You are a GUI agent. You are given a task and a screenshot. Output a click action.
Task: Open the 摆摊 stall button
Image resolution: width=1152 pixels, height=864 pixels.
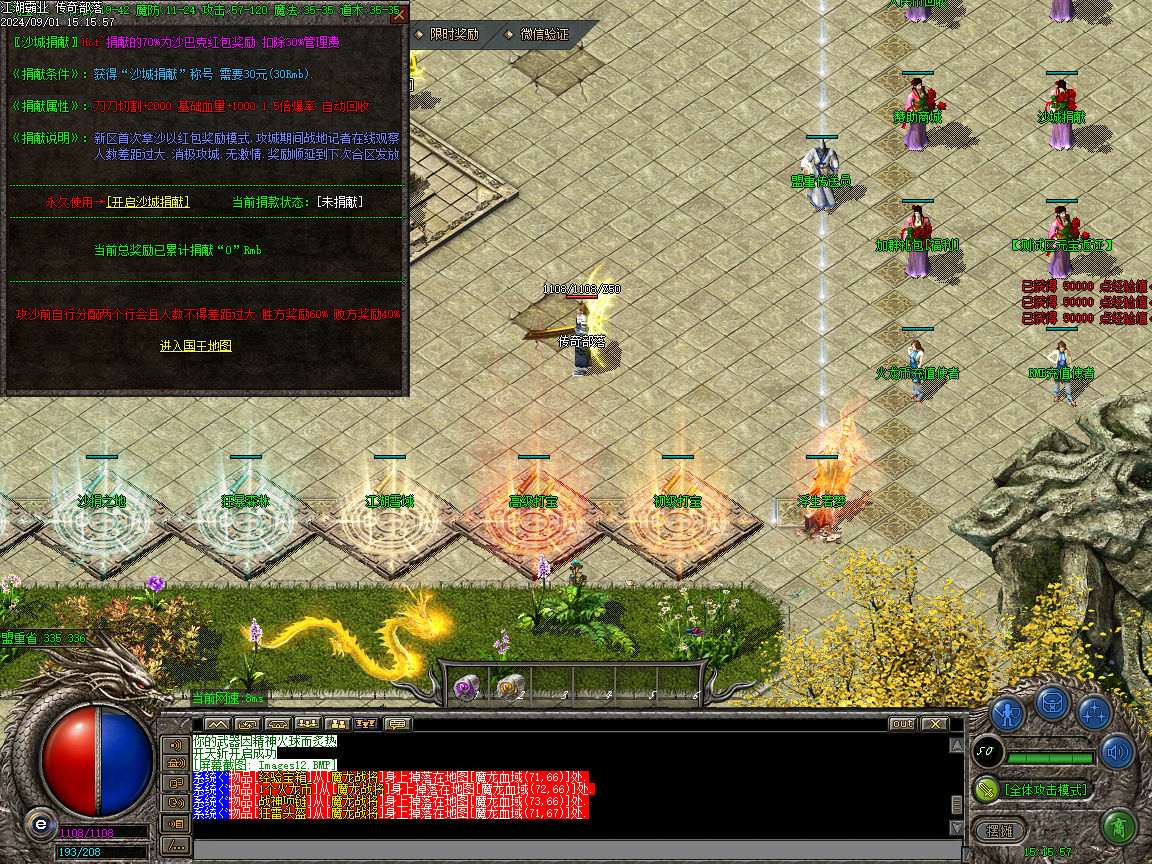(x=999, y=831)
